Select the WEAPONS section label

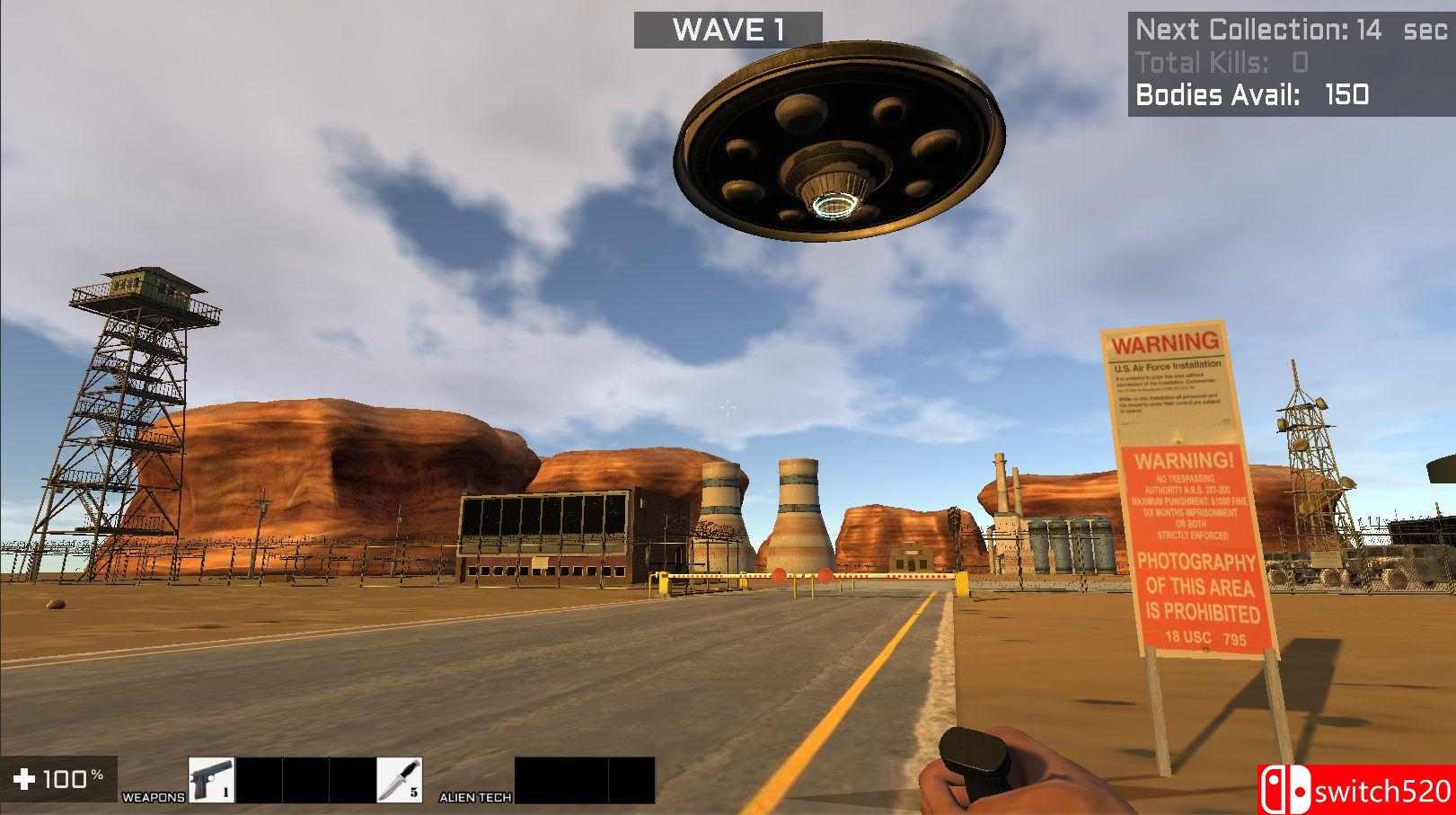click(154, 795)
